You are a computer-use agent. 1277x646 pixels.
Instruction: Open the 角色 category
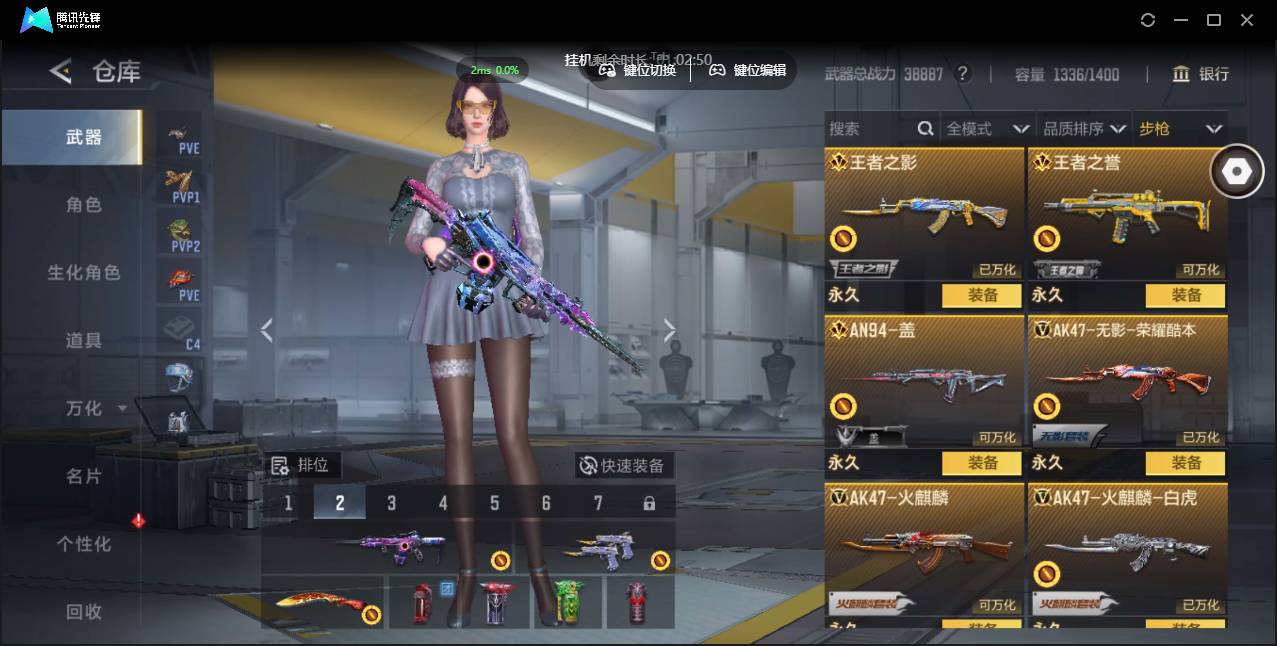[84, 205]
